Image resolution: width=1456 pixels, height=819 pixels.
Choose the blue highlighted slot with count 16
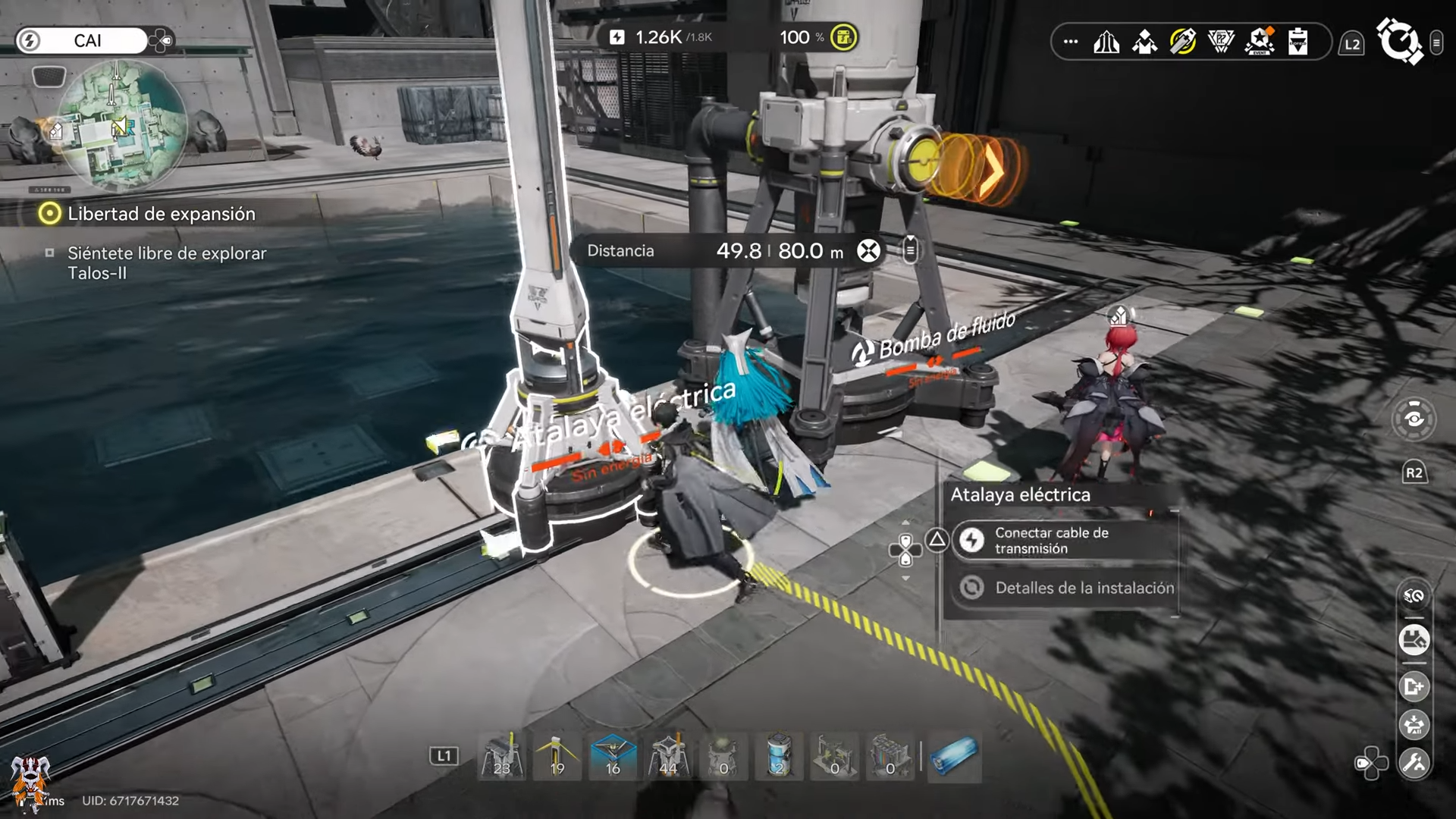613,757
